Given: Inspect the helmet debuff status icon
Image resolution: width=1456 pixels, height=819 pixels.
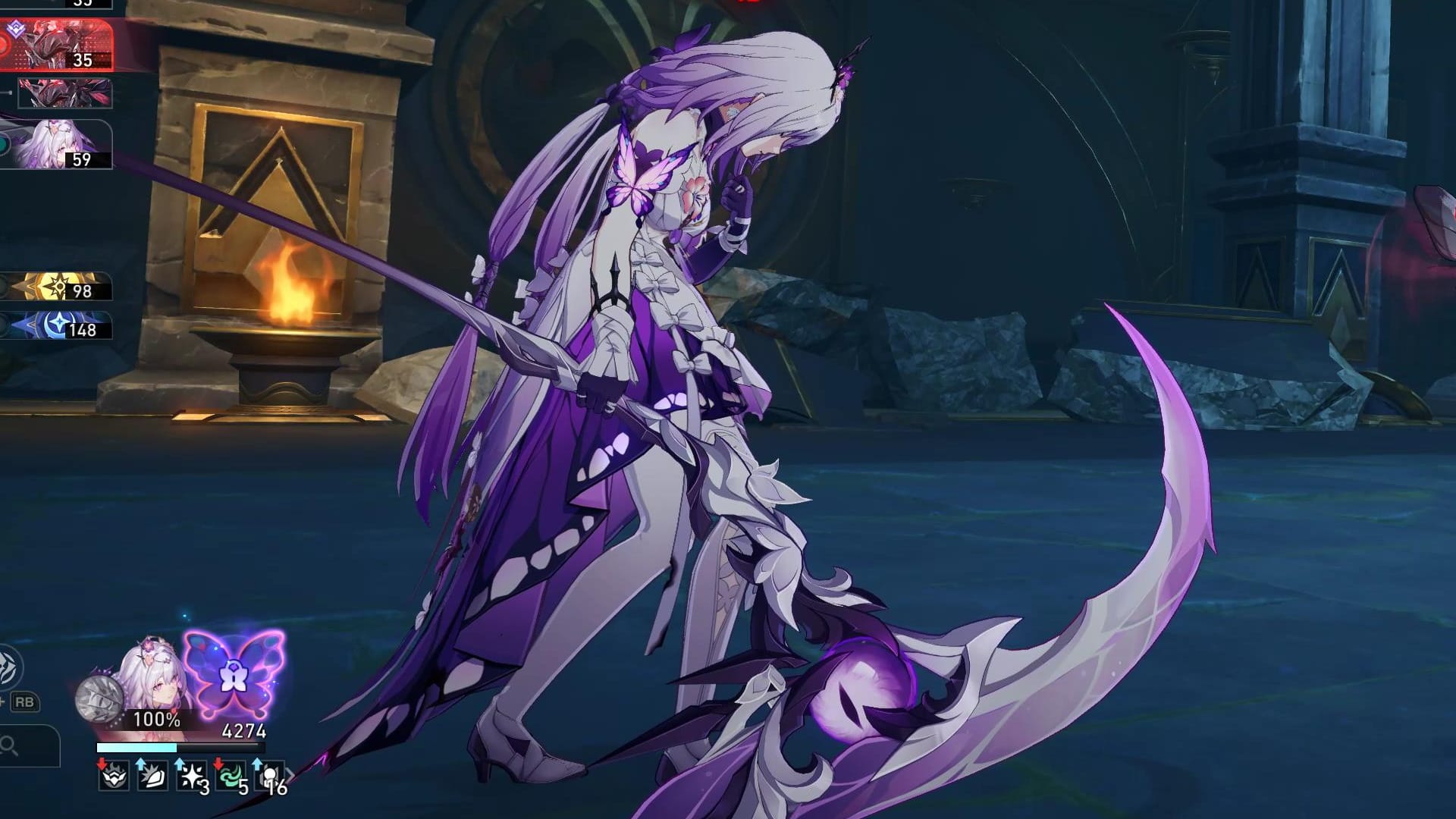Looking at the screenshot, I should 113,776.
